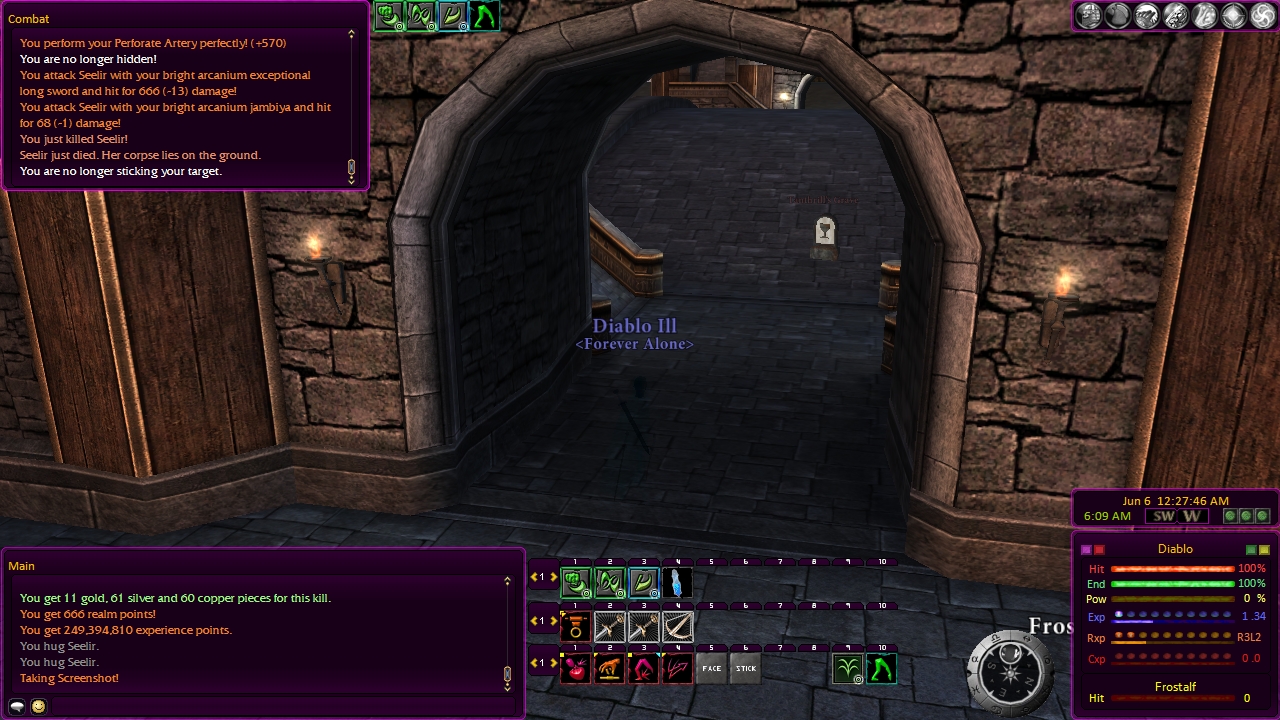
Task: Select the Combat log window title
Action: (29, 19)
